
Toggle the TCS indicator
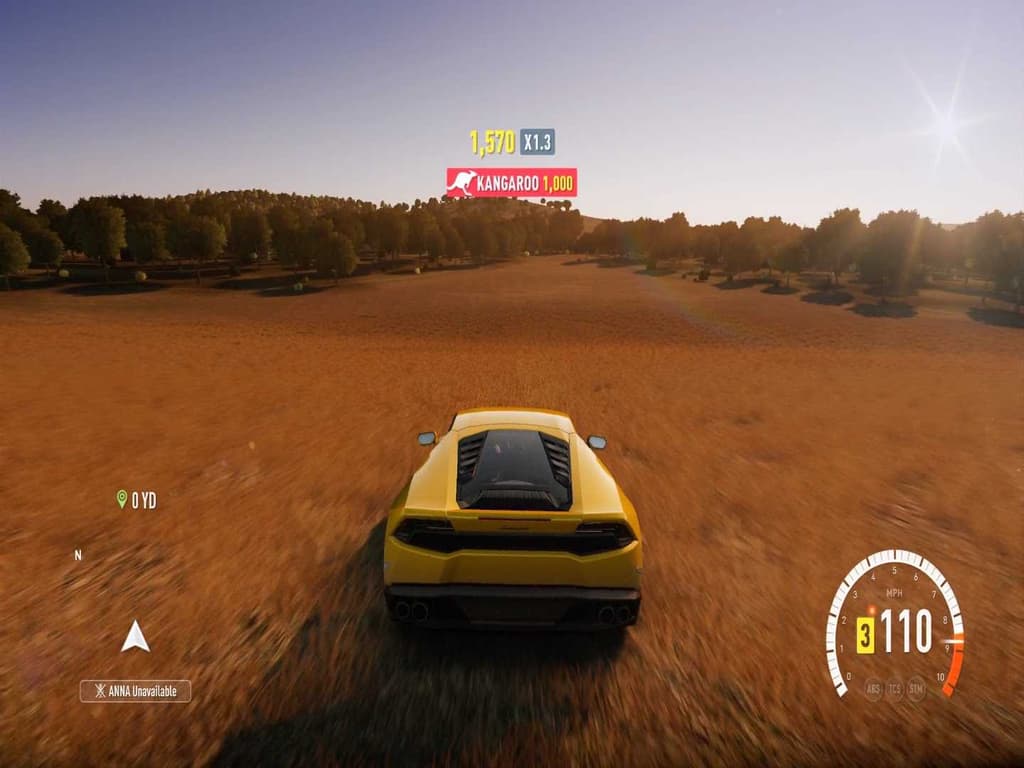point(895,688)
